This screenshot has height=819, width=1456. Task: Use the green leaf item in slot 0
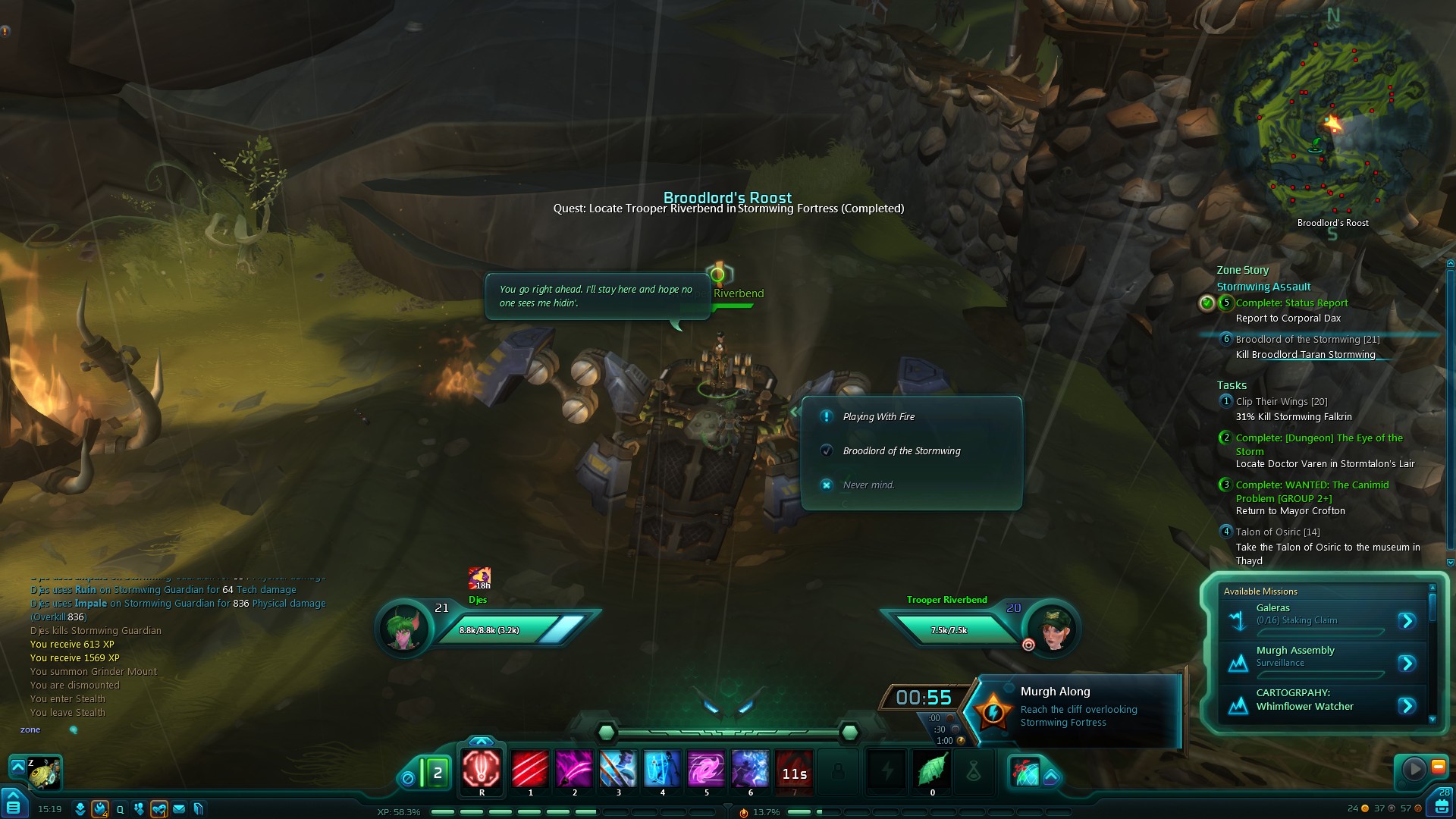(x=932, y=771)
